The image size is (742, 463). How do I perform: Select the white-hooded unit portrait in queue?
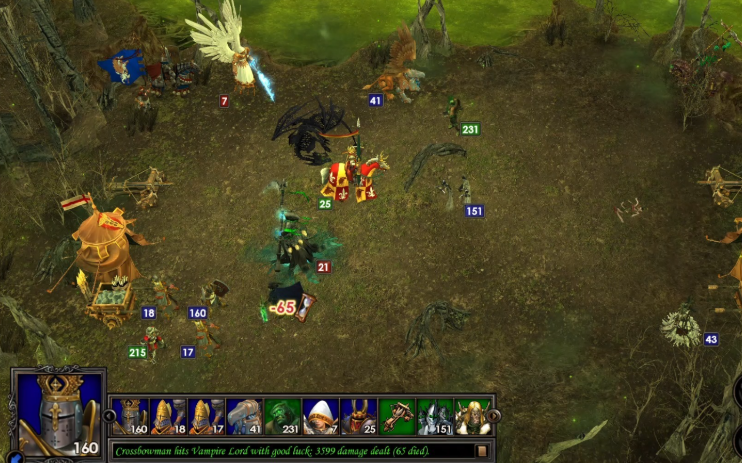(320, 416)
